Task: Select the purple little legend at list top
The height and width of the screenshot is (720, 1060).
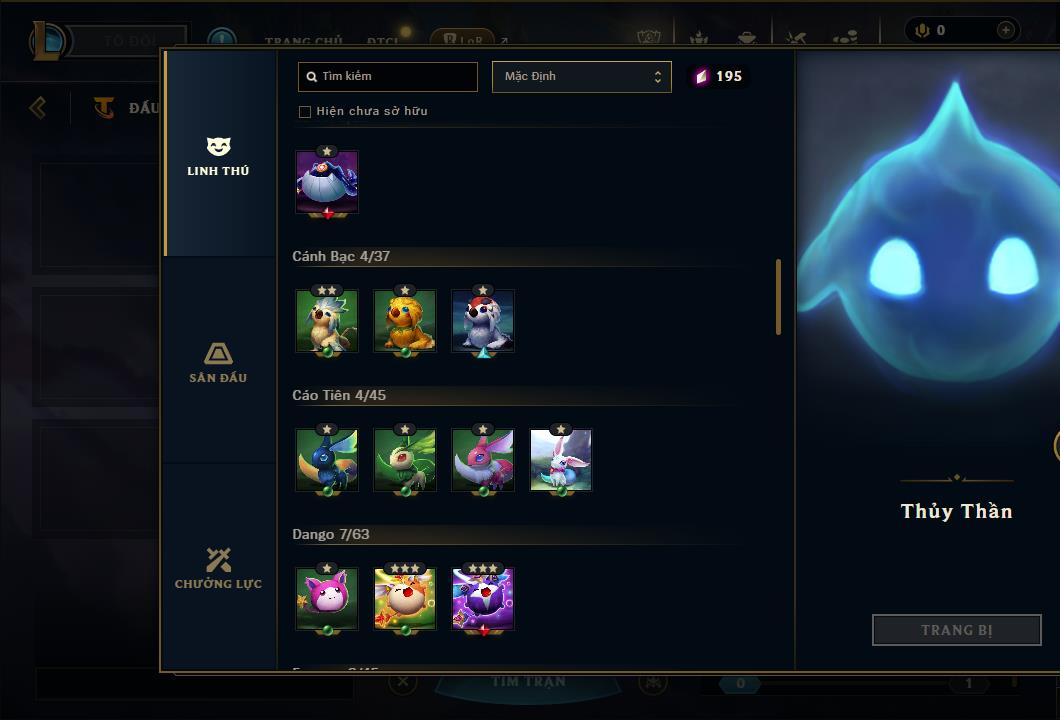Action: pos(327,182)
